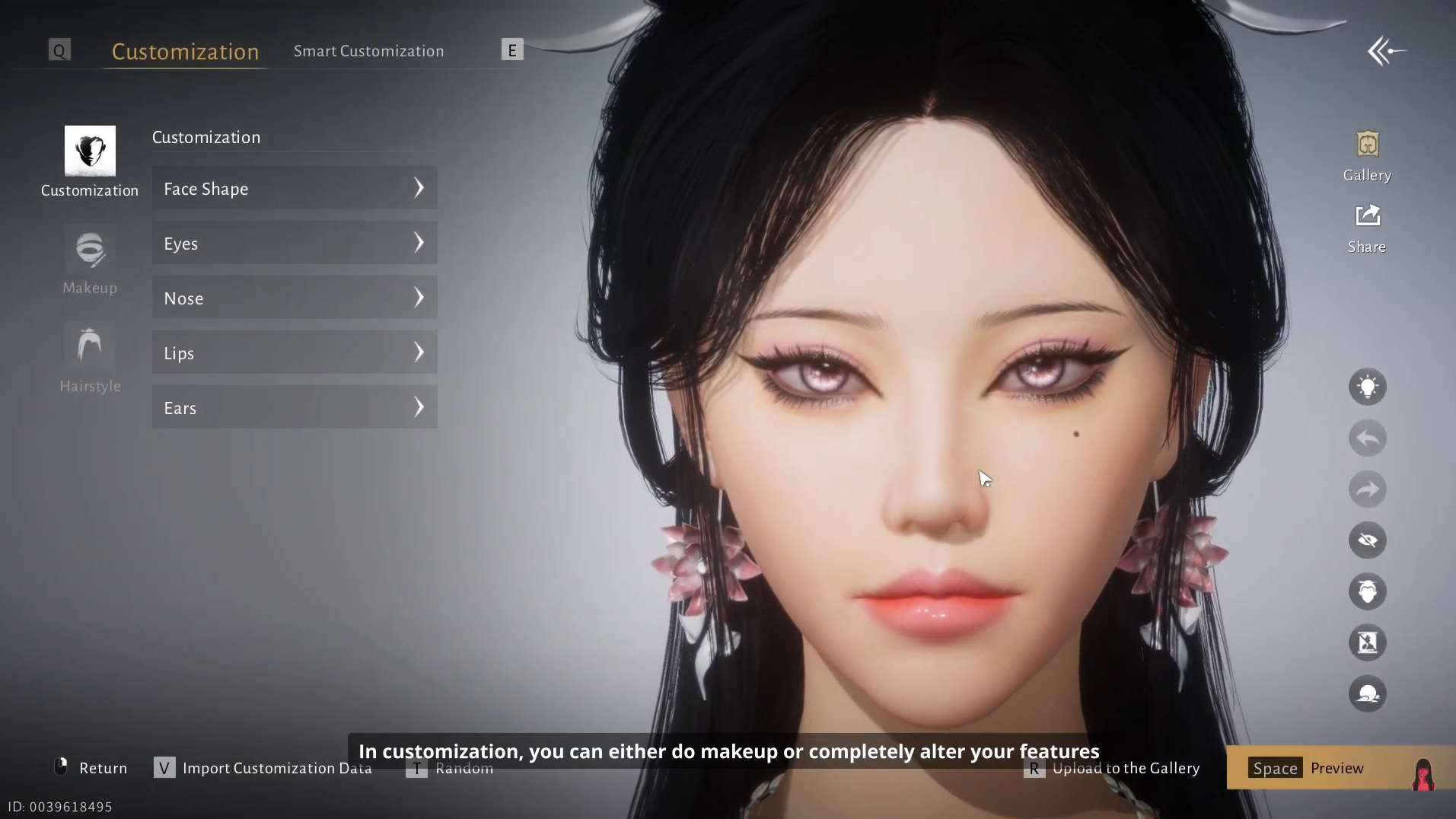Switch to the Makeup category
1456x819 pixels.
click(x=90, y=260)
